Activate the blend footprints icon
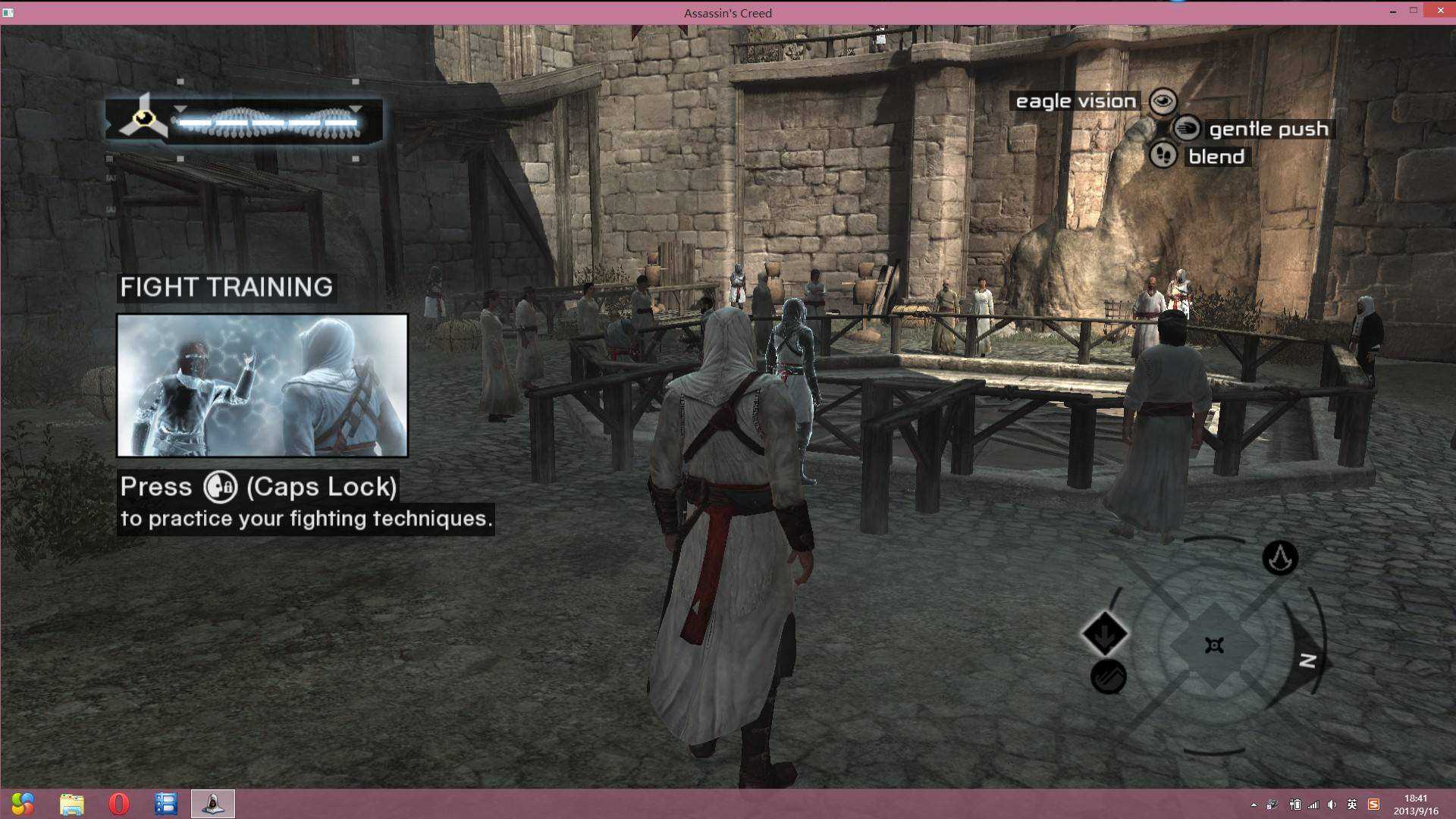The image size is (1456, 819). pos(1163,156)
